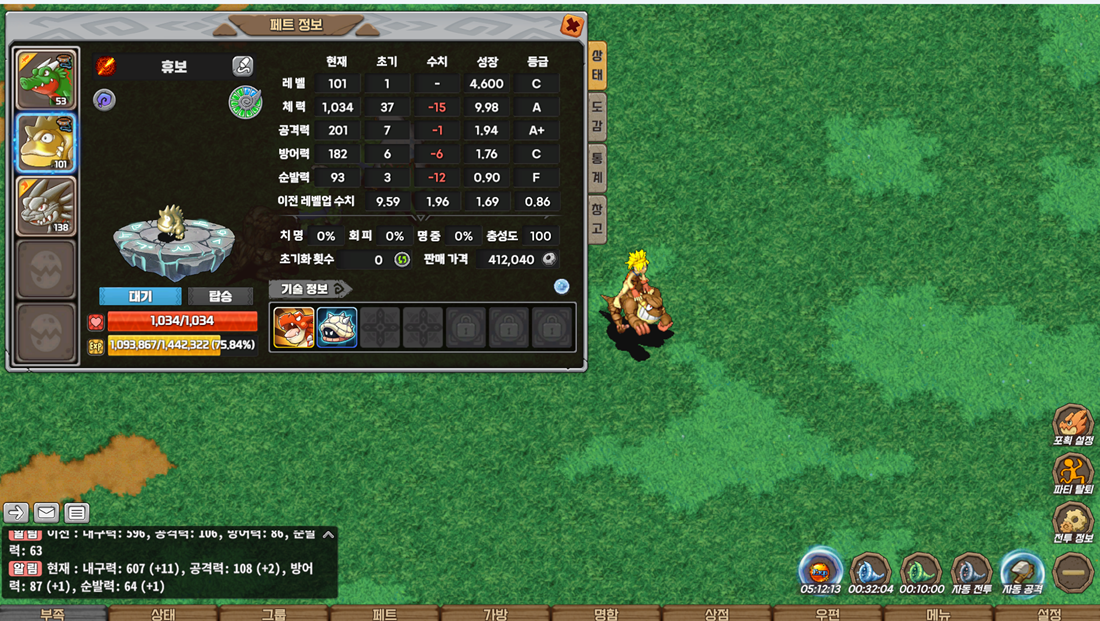Open 포획 설정 capture settings
This screenshot has width=1100, height=621.
point(1072,425)
